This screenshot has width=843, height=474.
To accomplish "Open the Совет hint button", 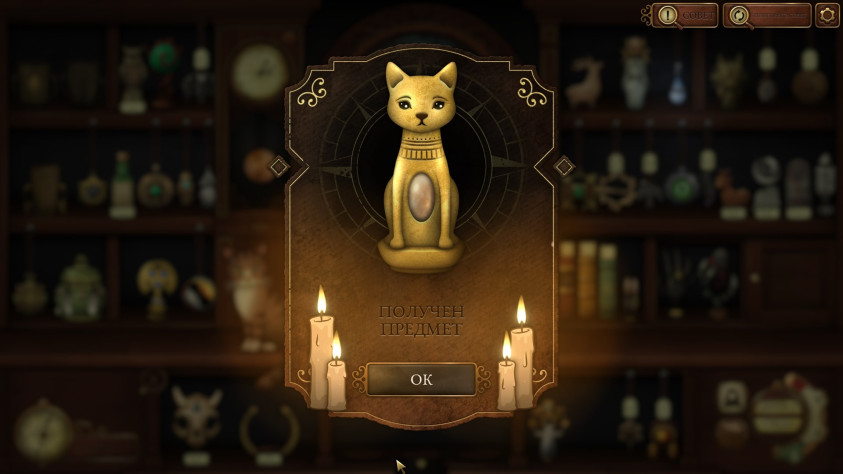I will click(x=685, y=15).
